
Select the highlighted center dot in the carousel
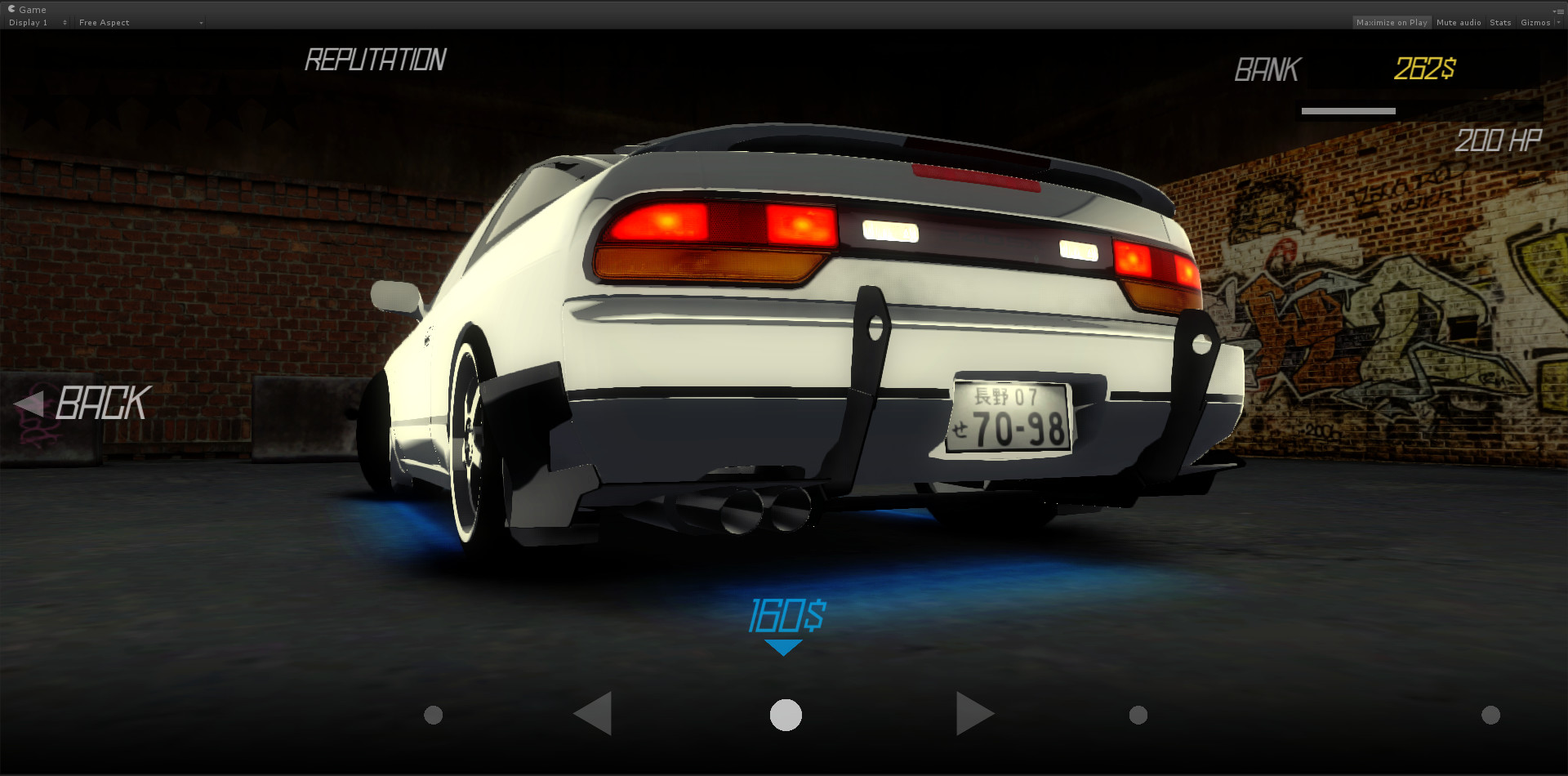tap(785, 714)
